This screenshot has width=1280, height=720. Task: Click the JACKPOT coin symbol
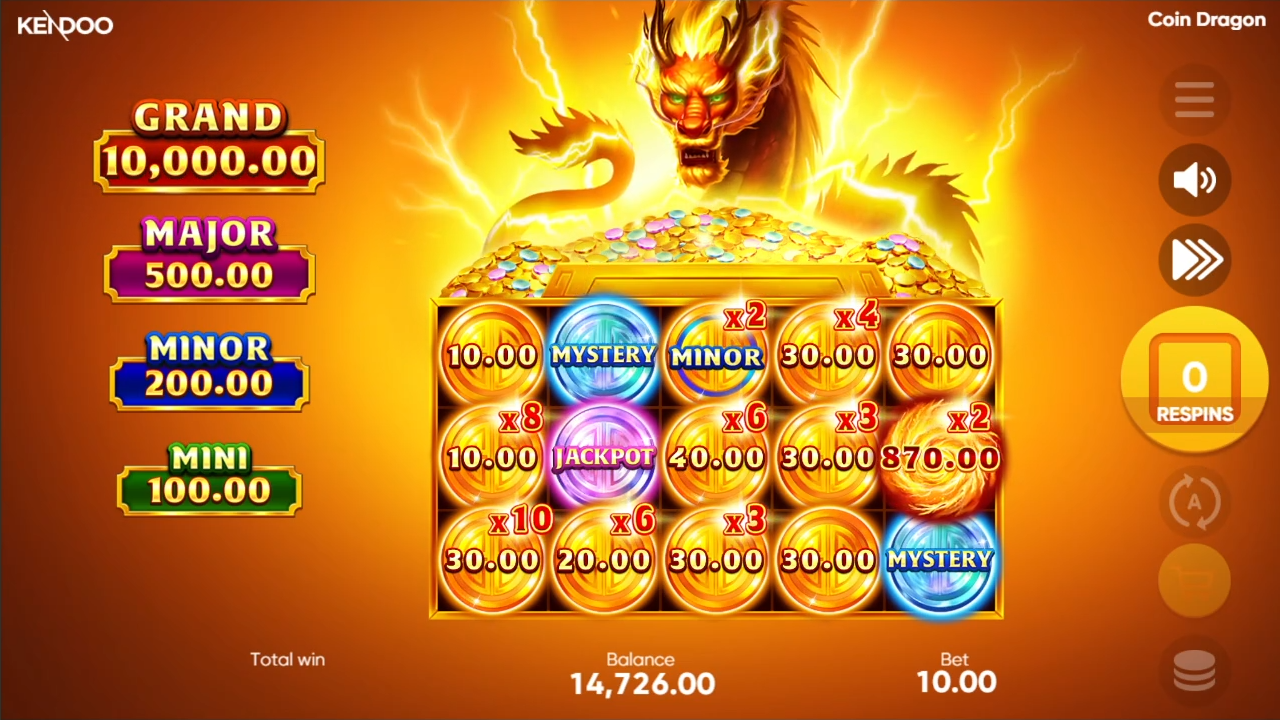tap(602, 458)
